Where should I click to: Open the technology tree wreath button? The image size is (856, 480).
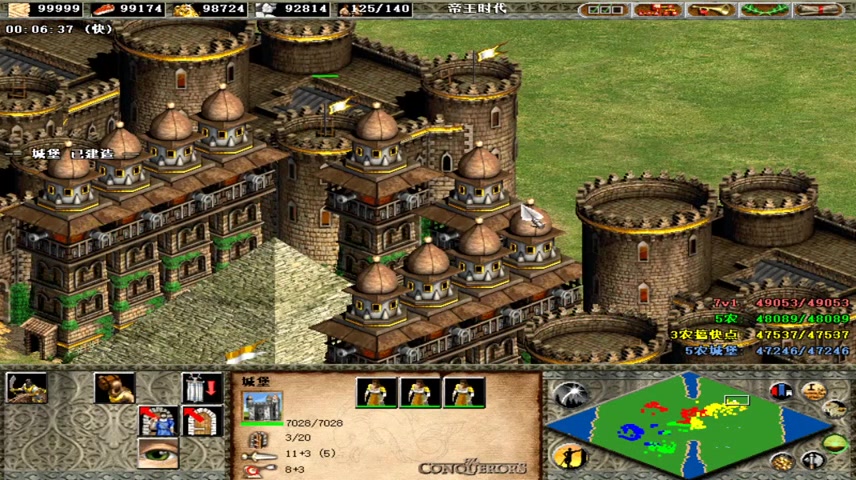pos(763,10)
